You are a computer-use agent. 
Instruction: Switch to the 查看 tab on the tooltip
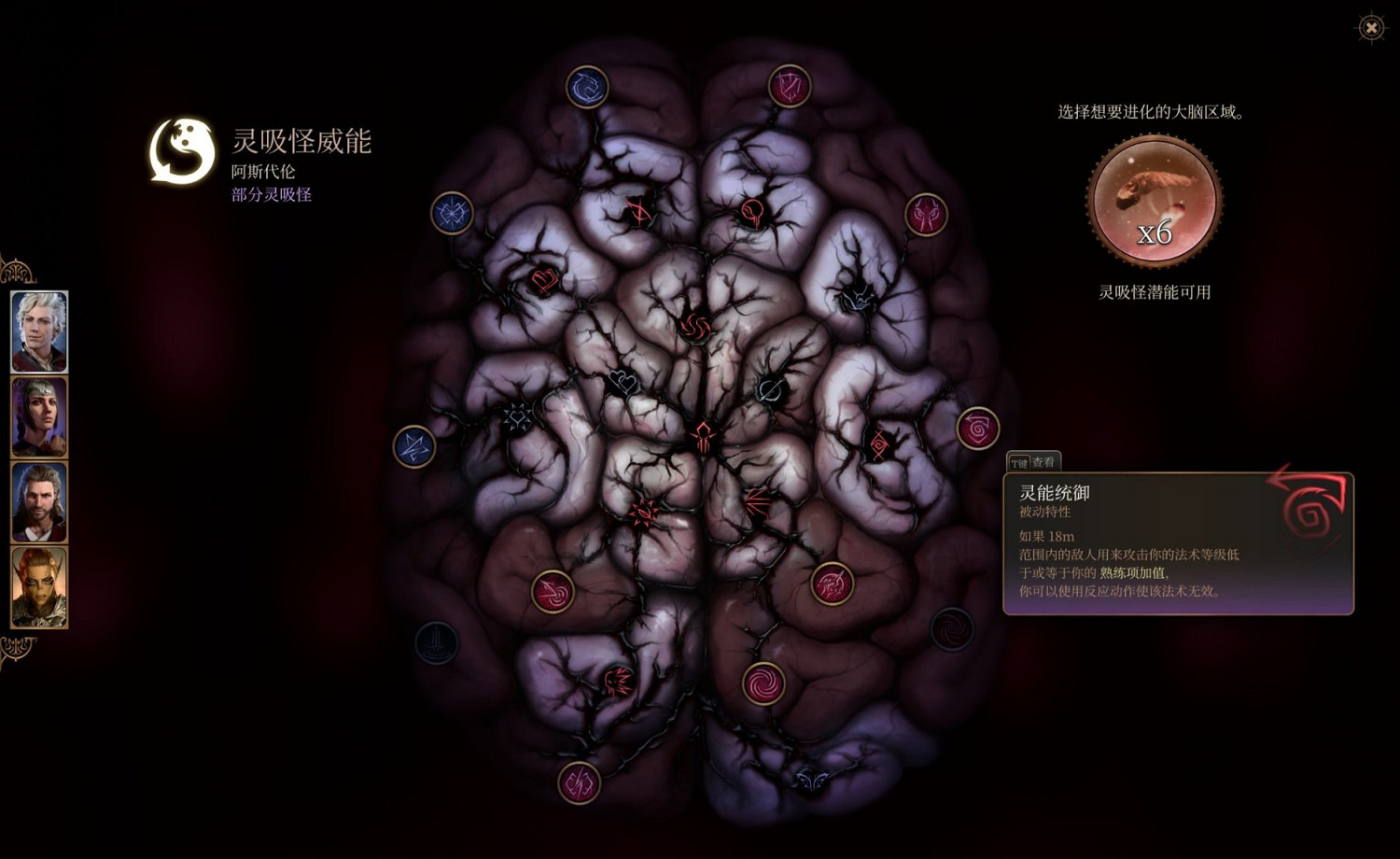(1043, 459)
